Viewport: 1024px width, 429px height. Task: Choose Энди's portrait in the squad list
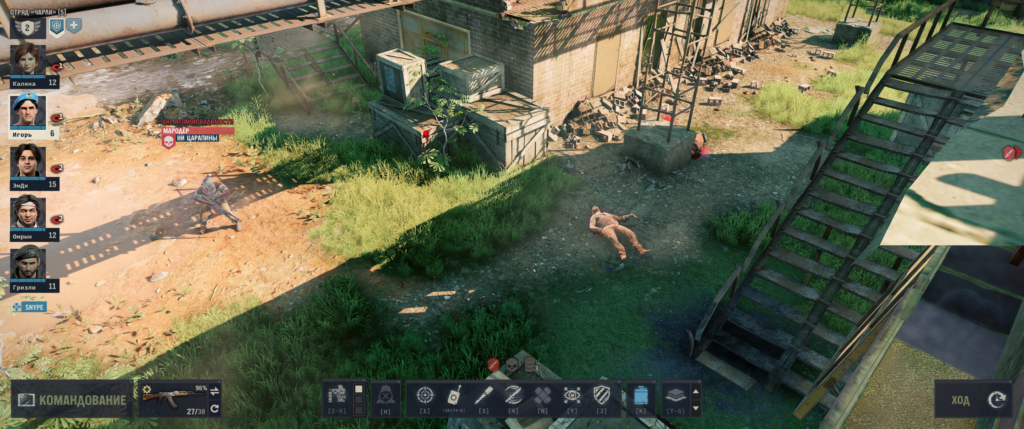point(28,161)
